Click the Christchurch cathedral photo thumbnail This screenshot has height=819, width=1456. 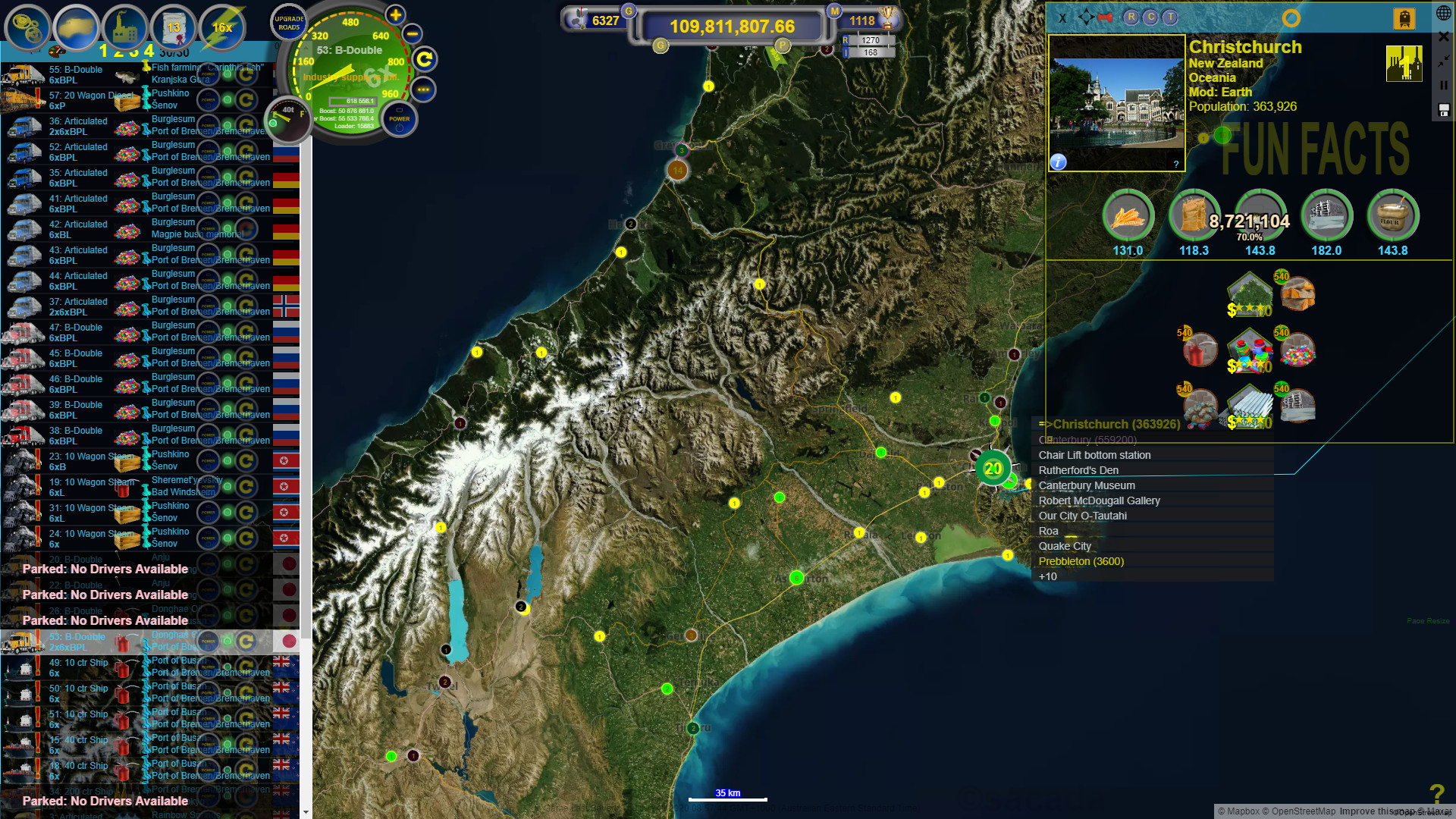(x=1116, y=104)
